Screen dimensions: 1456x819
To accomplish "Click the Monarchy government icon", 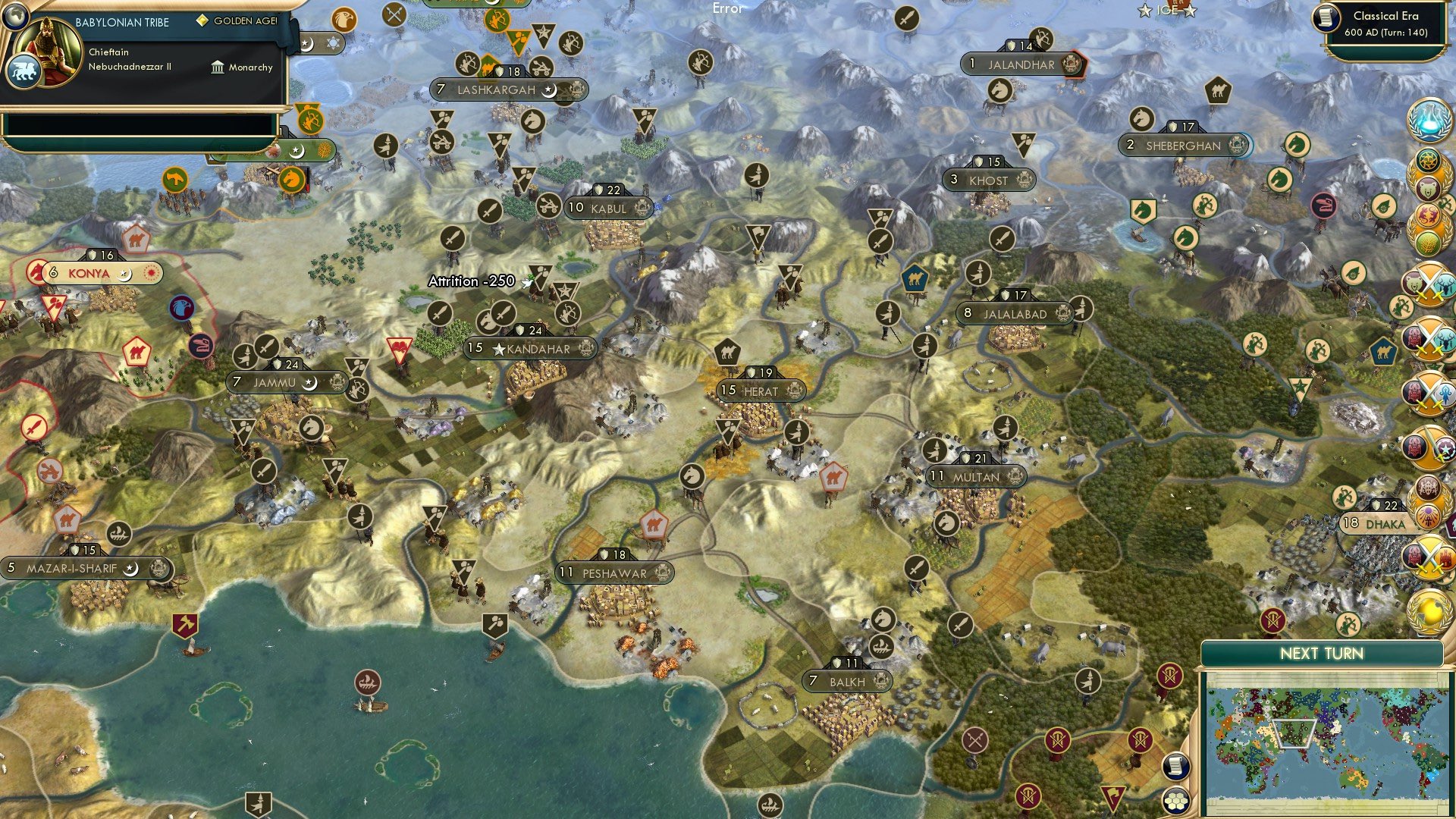I will point(217,67).
